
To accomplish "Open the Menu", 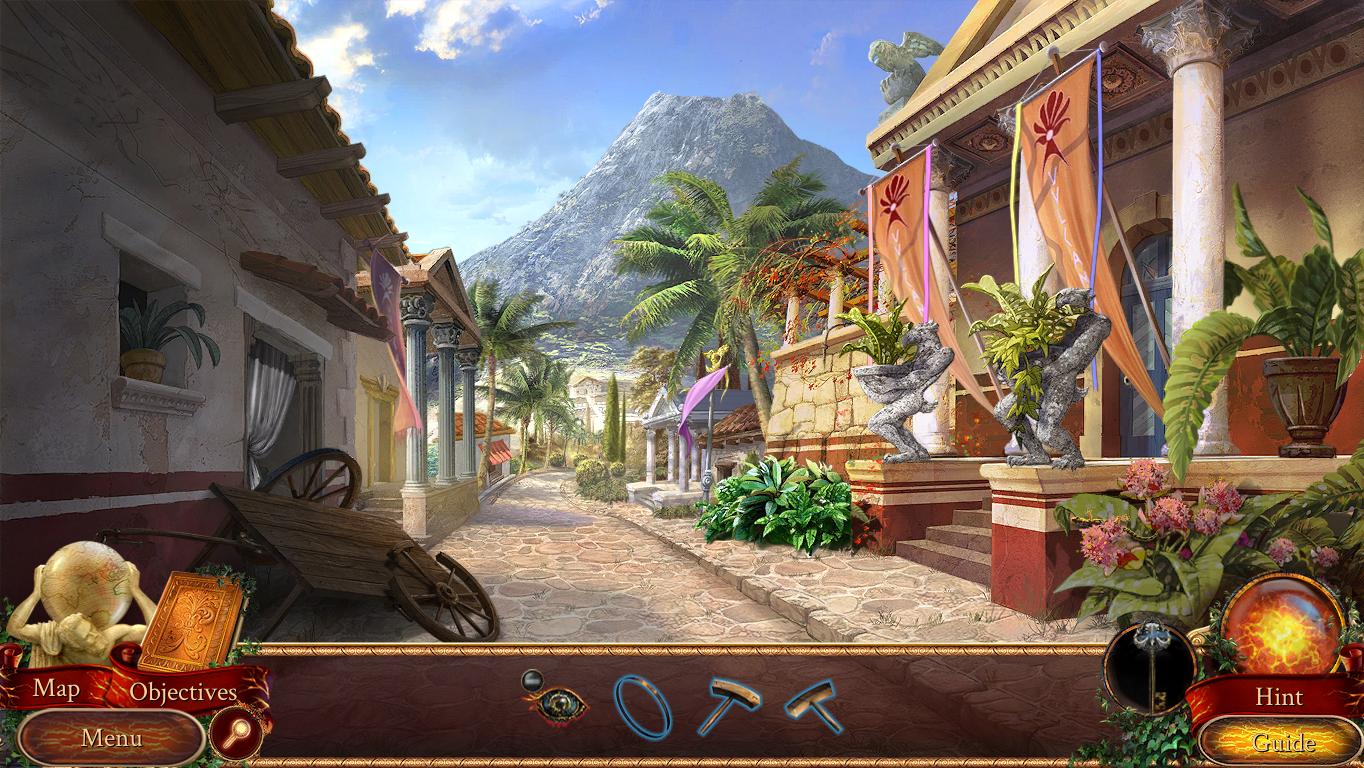I will click(111, 739).
